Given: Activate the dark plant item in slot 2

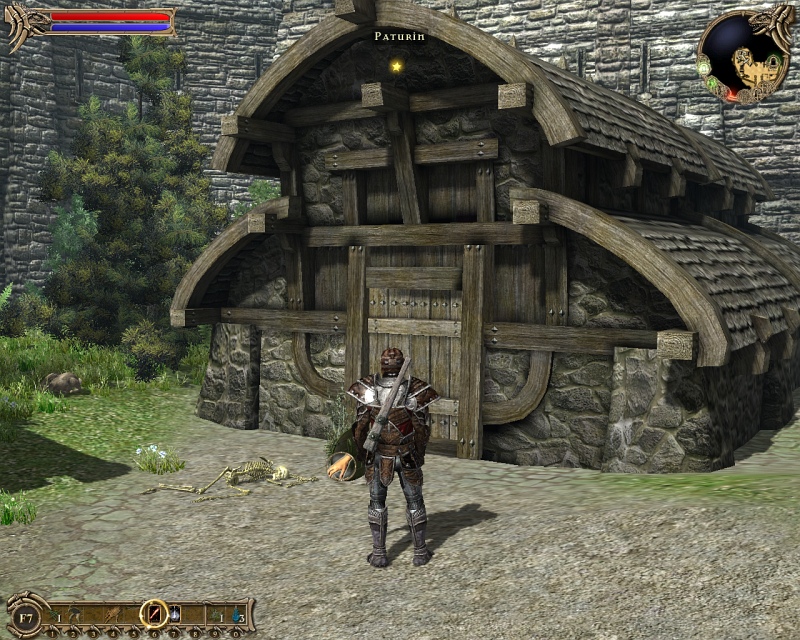Looking at the screenshot, I should 75,613.
